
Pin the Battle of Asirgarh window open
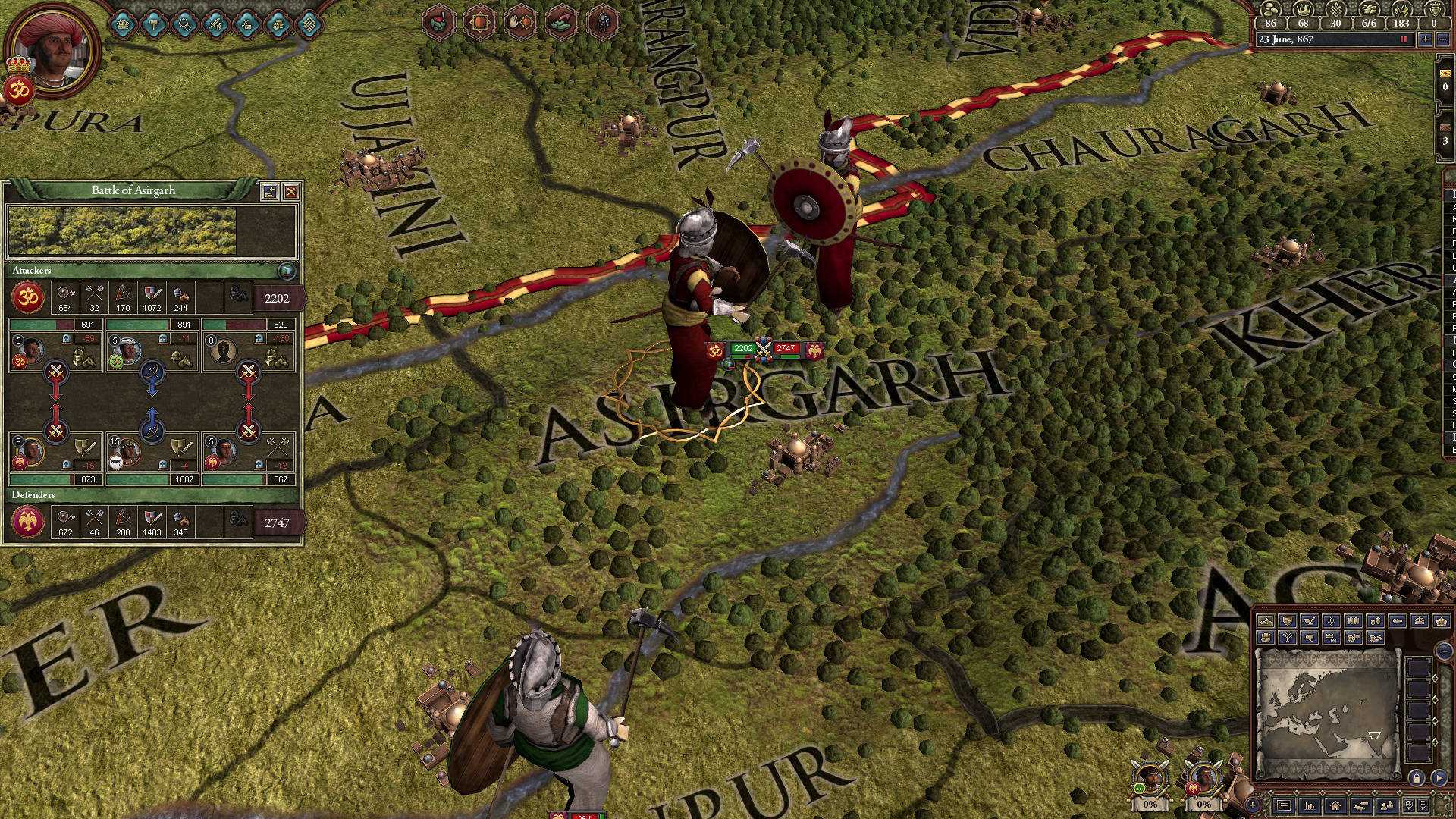[x=270, y=191]
